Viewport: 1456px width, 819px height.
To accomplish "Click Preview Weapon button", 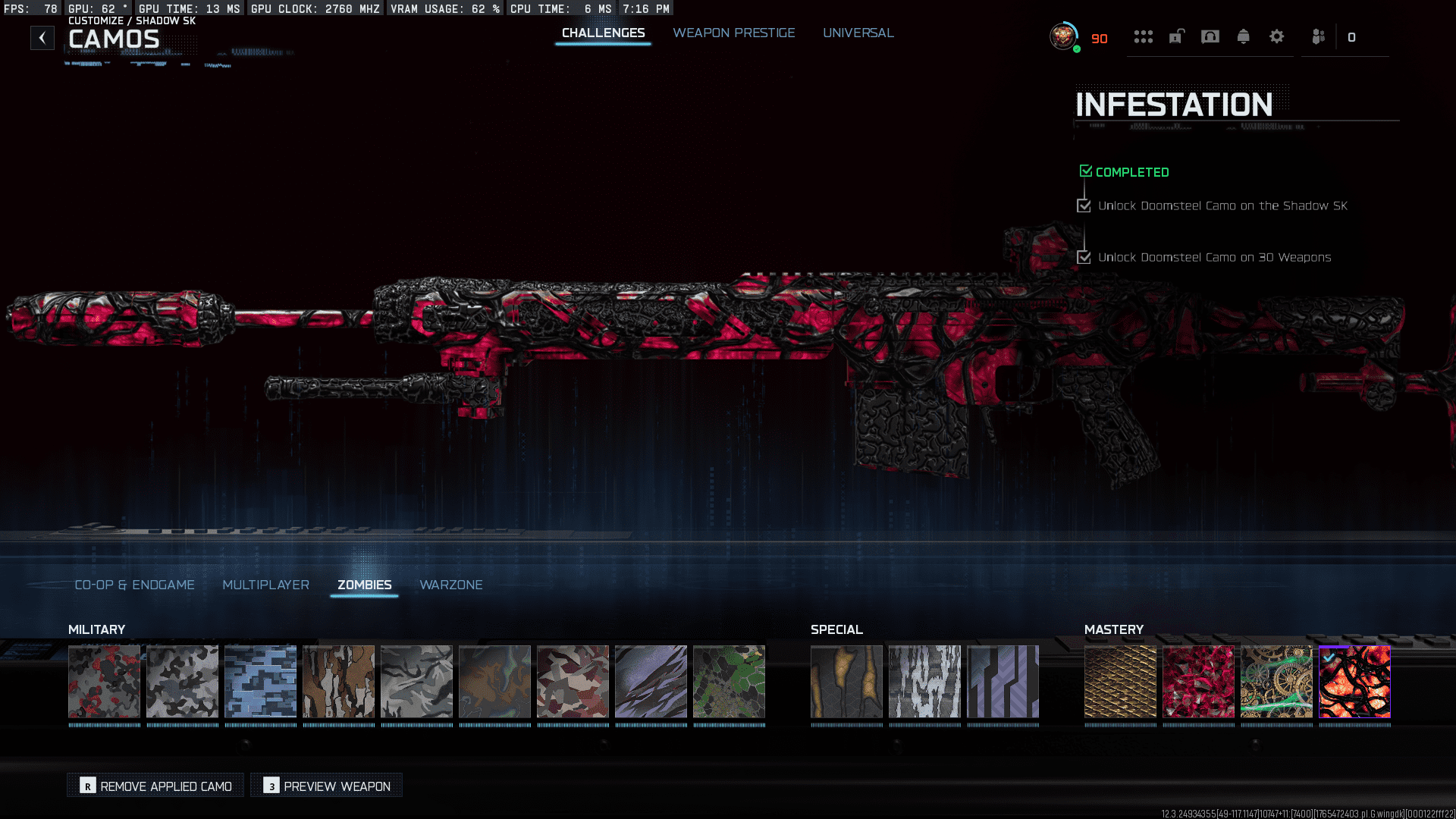I will (x=325, y=786).
